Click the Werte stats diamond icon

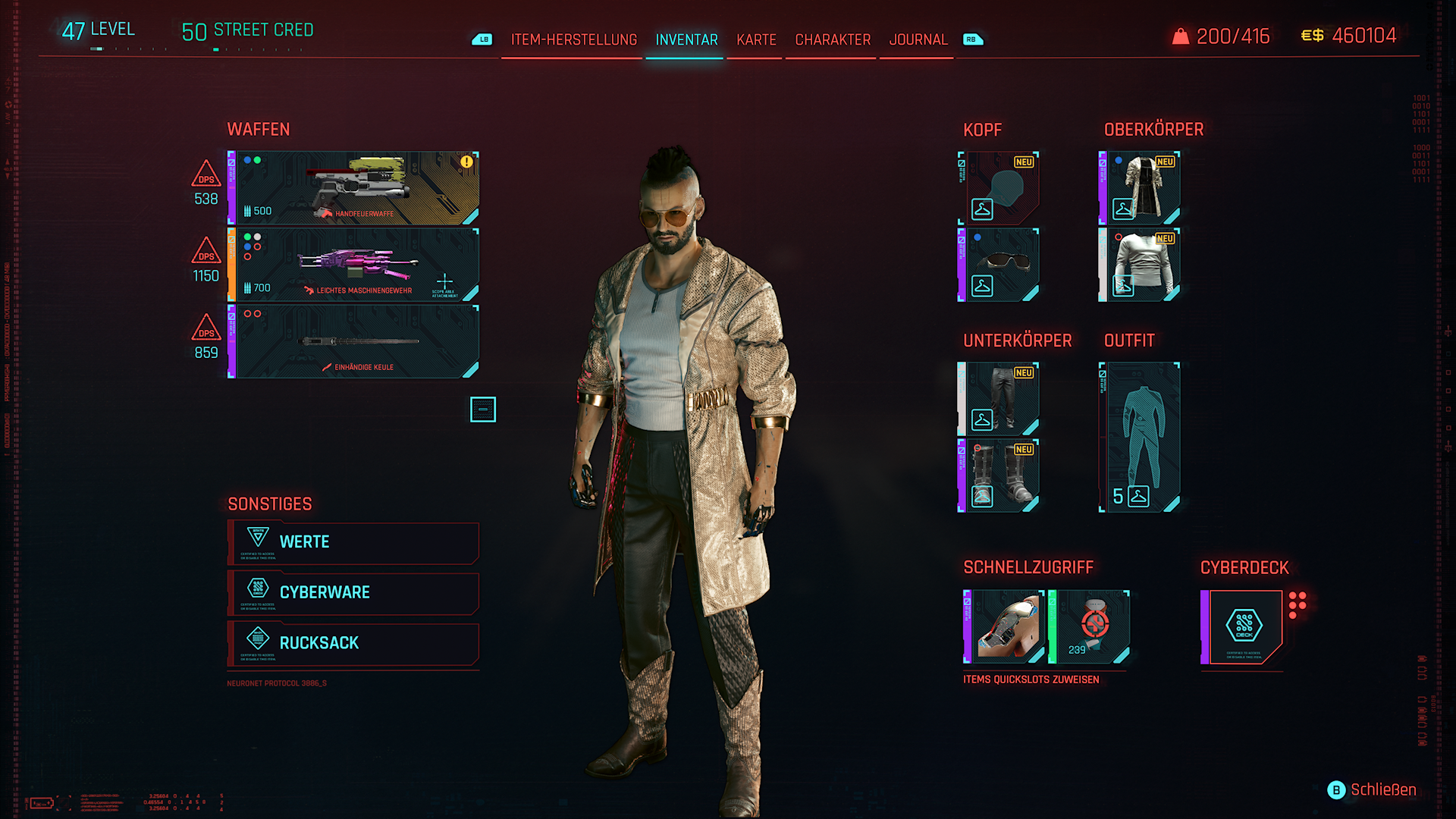(257, 538)
